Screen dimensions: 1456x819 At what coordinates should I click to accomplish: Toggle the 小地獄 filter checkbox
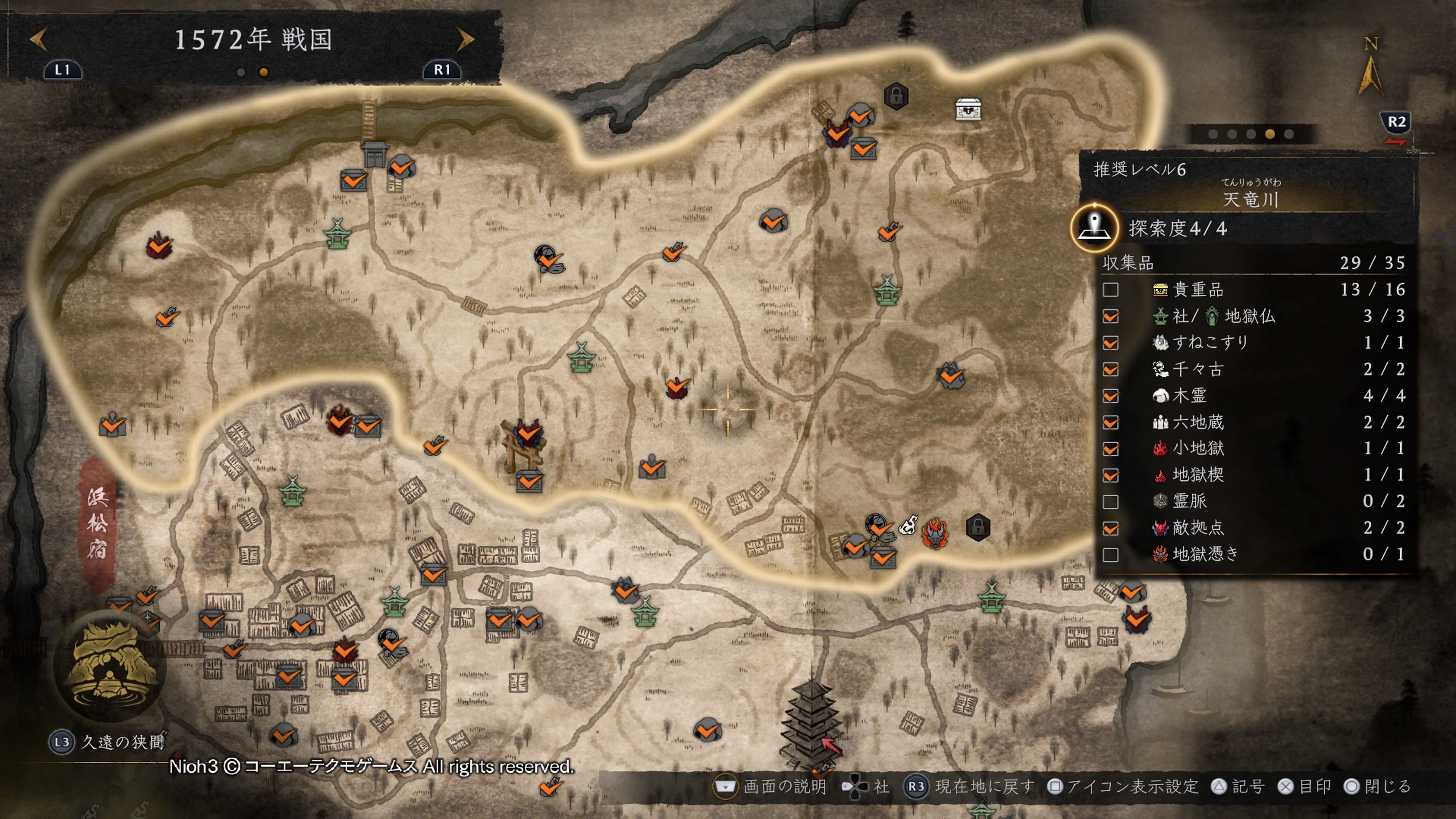(1110, 449)
